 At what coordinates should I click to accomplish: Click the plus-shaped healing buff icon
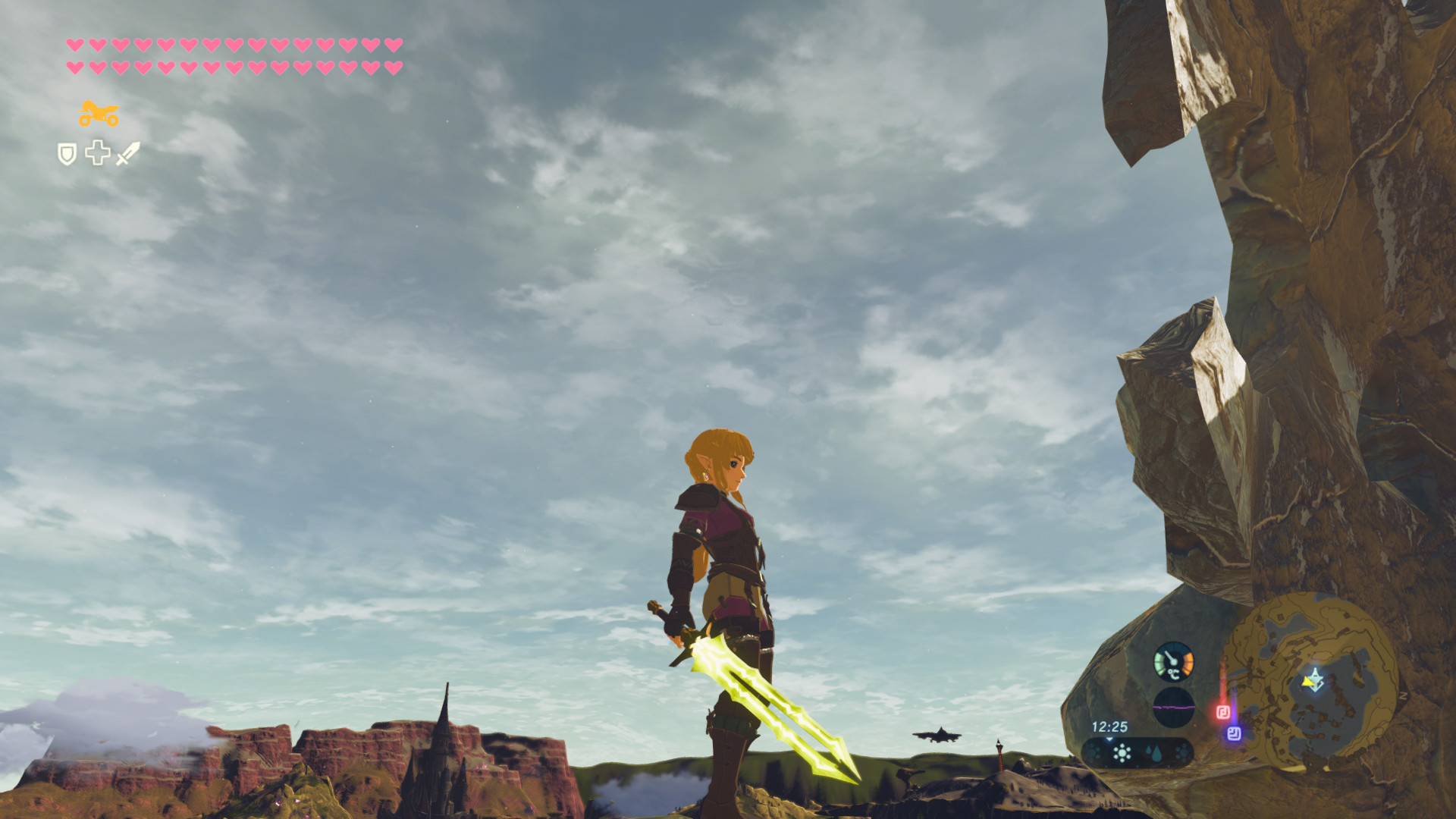pyautogui.click(x=98, y=152)
